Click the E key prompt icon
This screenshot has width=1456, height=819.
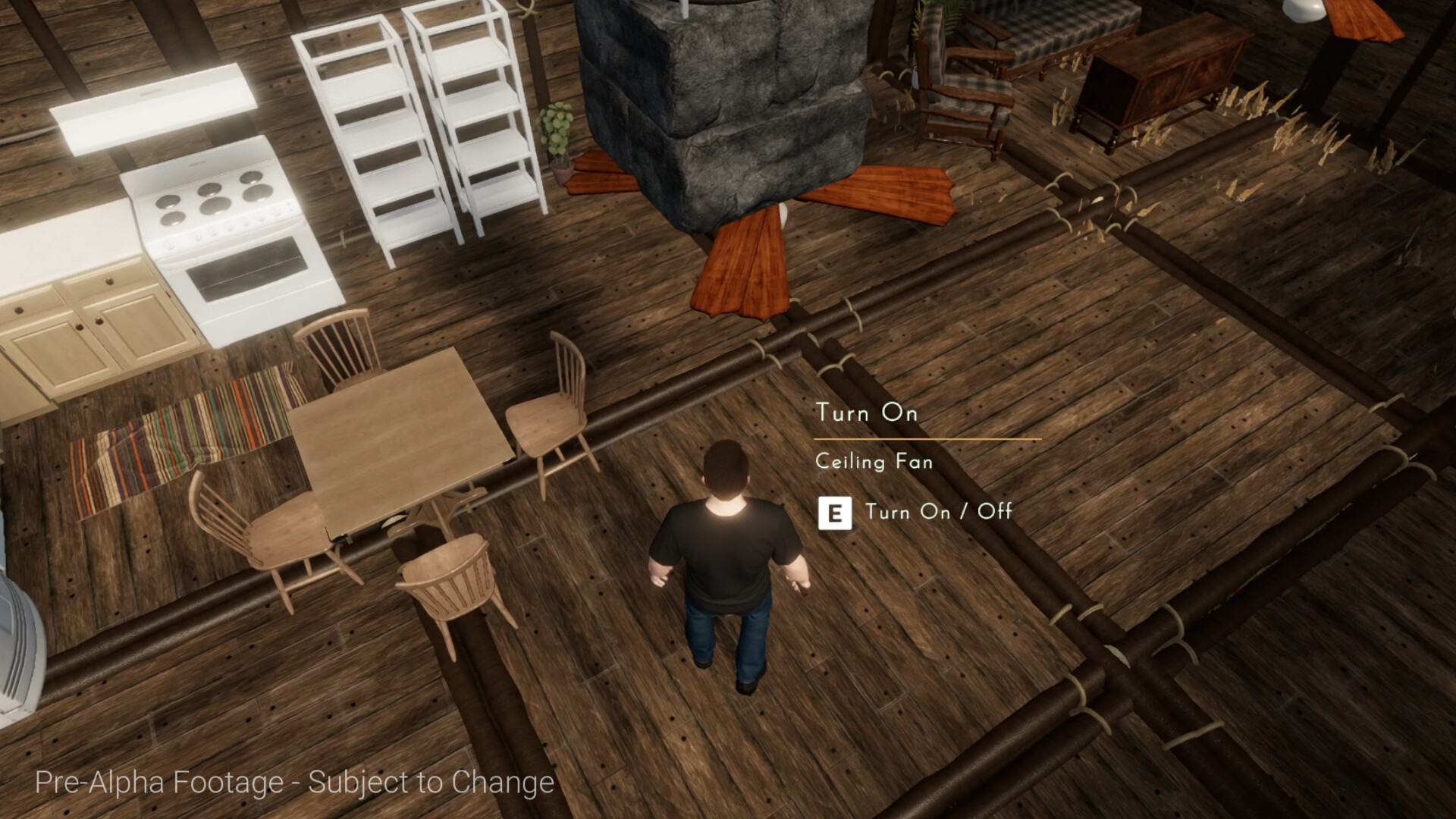point(834,512)
